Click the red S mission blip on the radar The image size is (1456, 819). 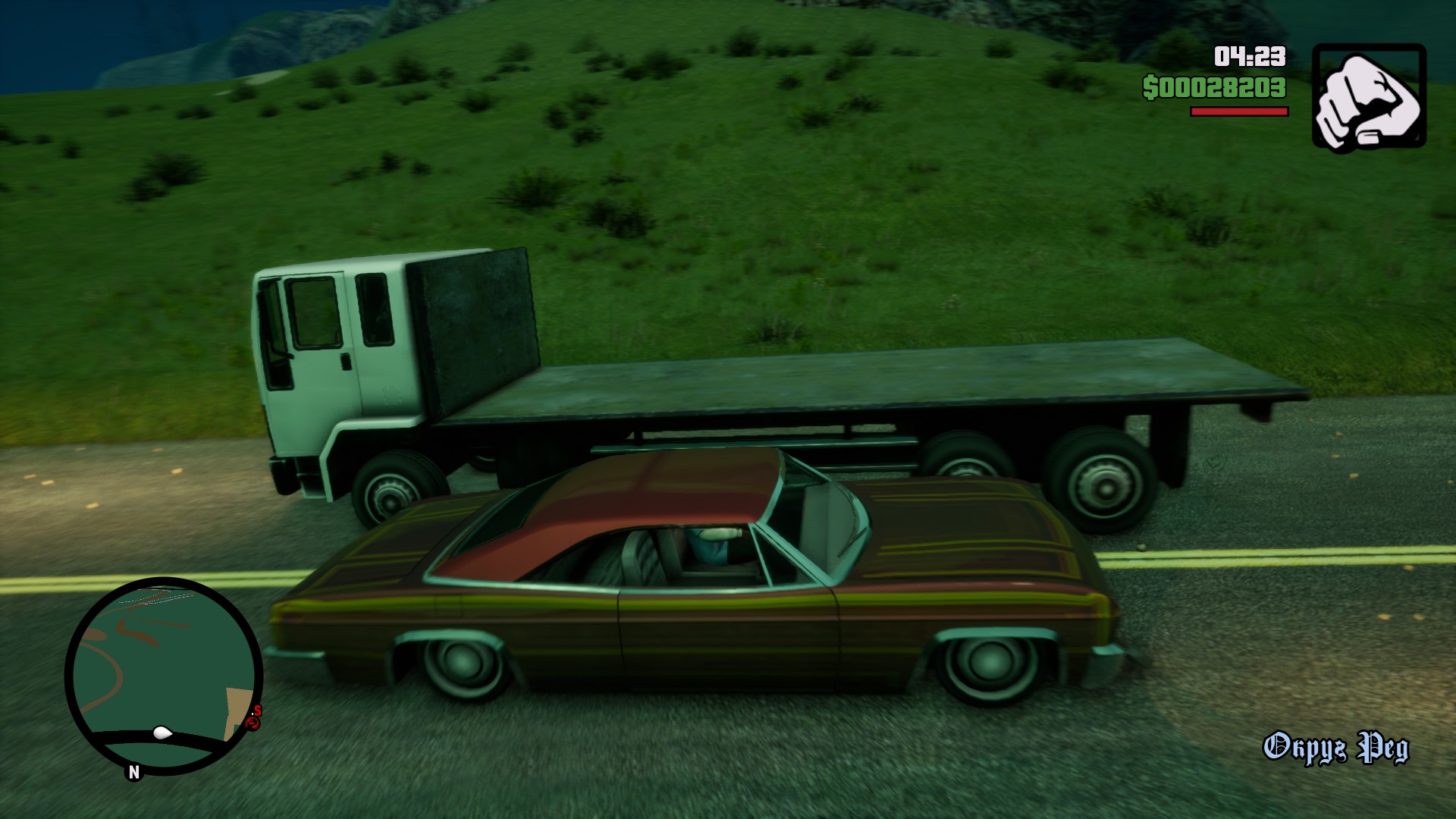[x=258, y=711]
